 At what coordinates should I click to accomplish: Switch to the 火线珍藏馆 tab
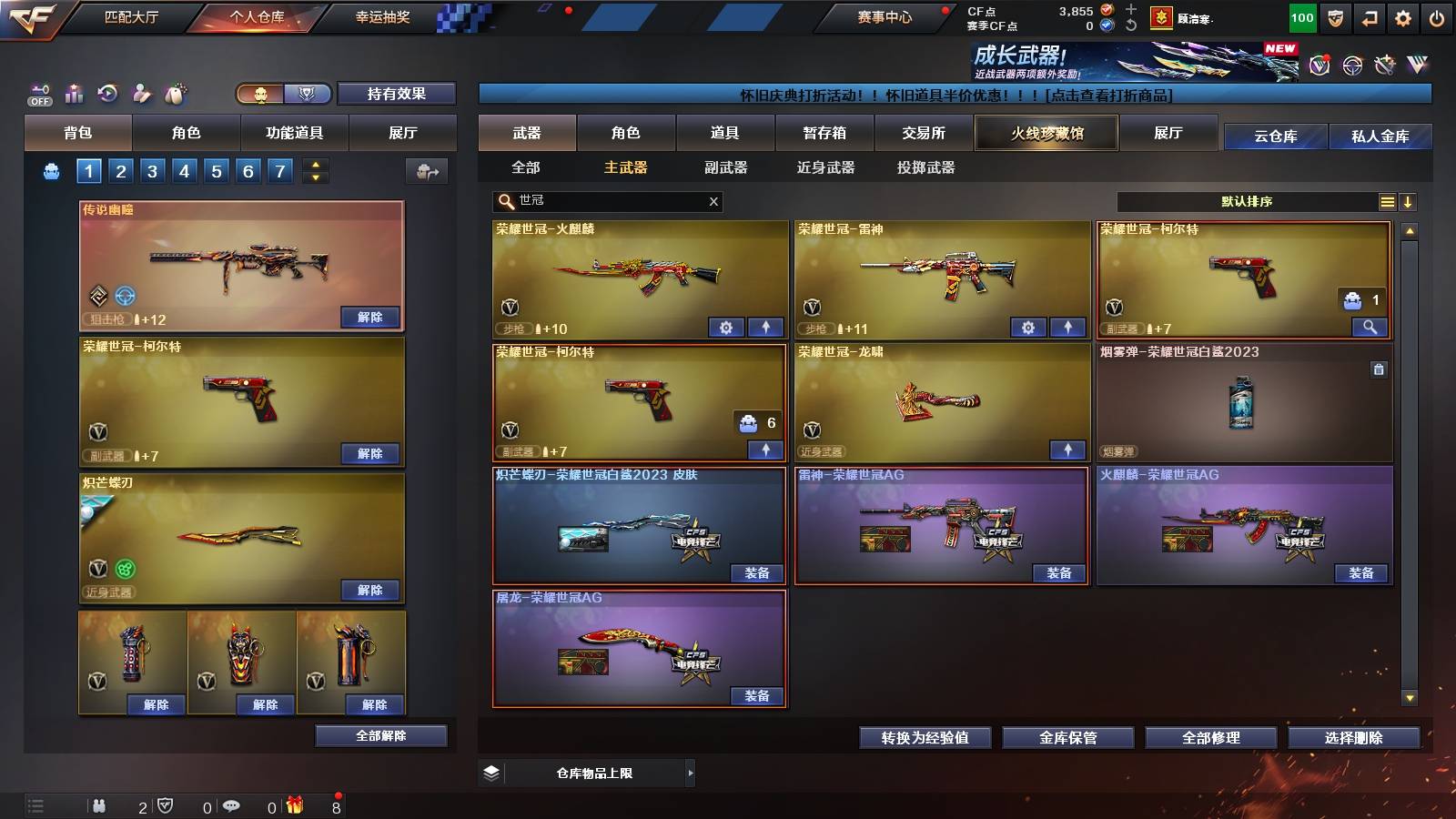tap(1046, 133)
